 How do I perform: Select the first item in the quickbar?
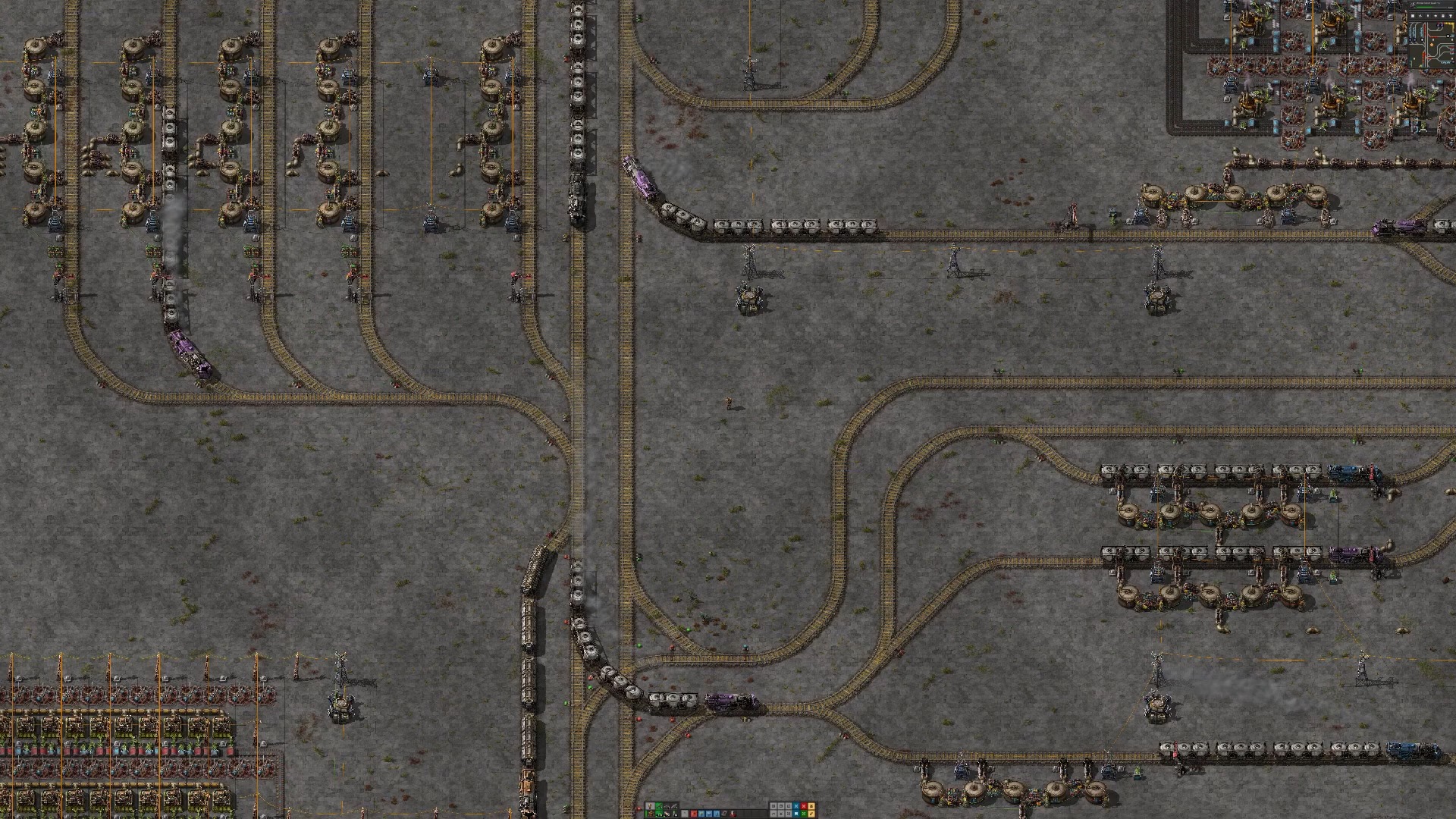pyautogui.click(x=684, y=813)
